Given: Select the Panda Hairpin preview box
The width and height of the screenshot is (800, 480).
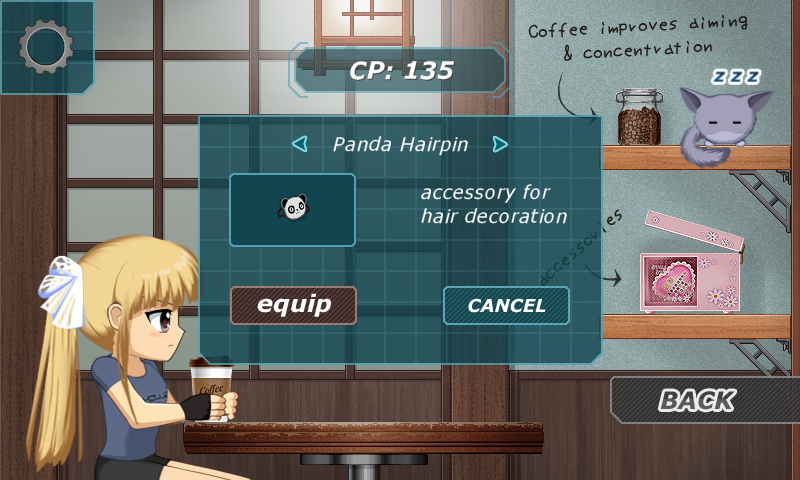Looking at the screenshot, I should 292,210.
